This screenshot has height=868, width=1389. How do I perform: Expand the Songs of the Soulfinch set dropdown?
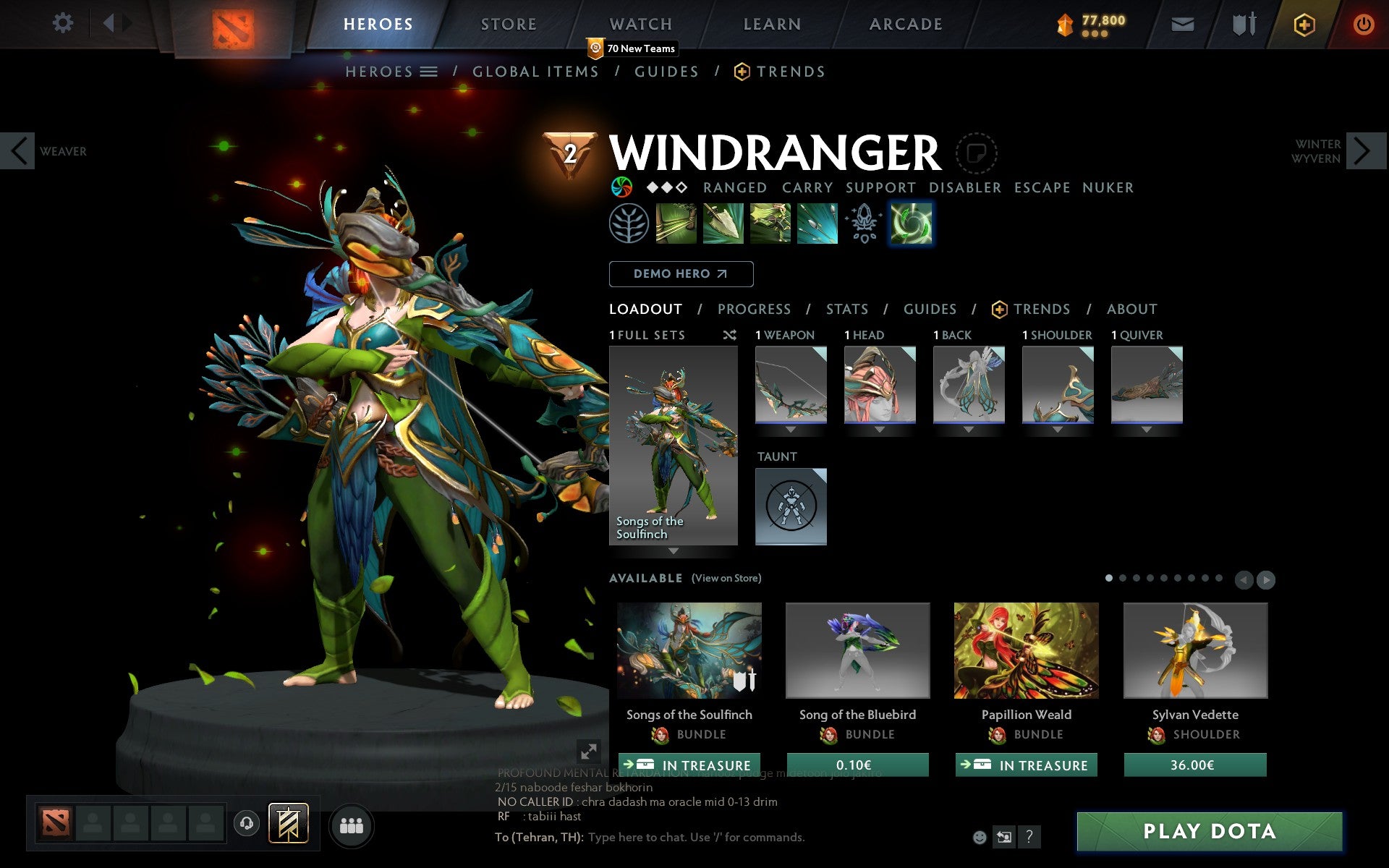pos(673,550)
